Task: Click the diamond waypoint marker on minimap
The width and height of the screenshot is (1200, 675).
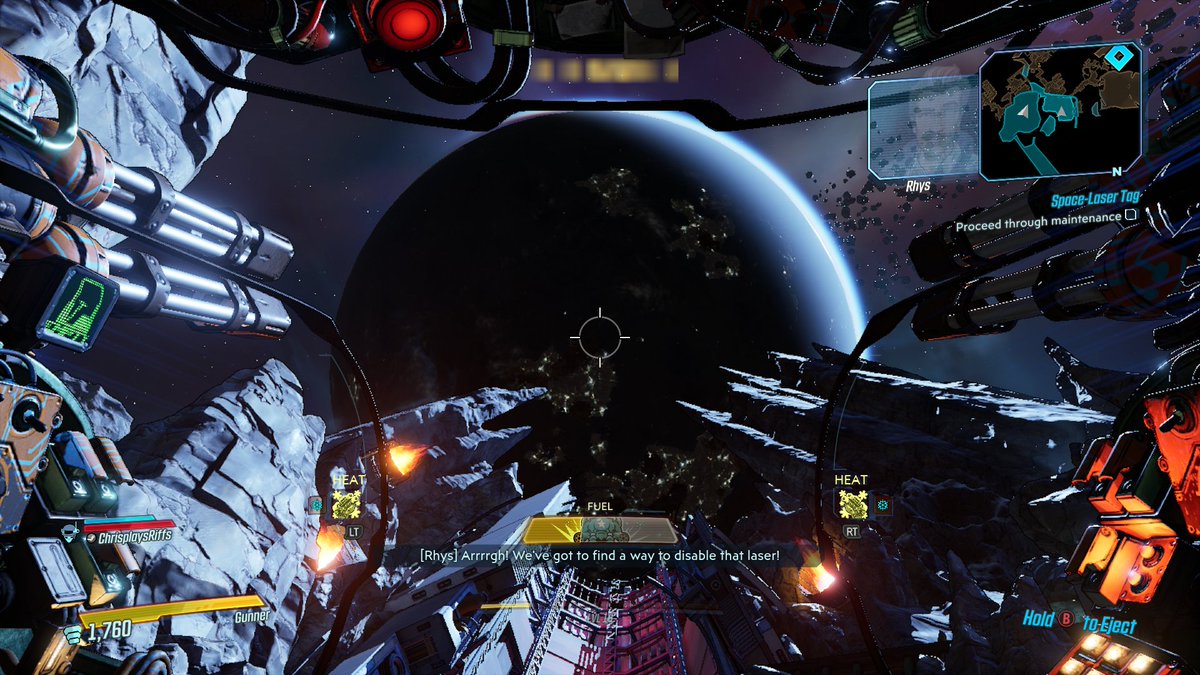Action: (1122, 57)
